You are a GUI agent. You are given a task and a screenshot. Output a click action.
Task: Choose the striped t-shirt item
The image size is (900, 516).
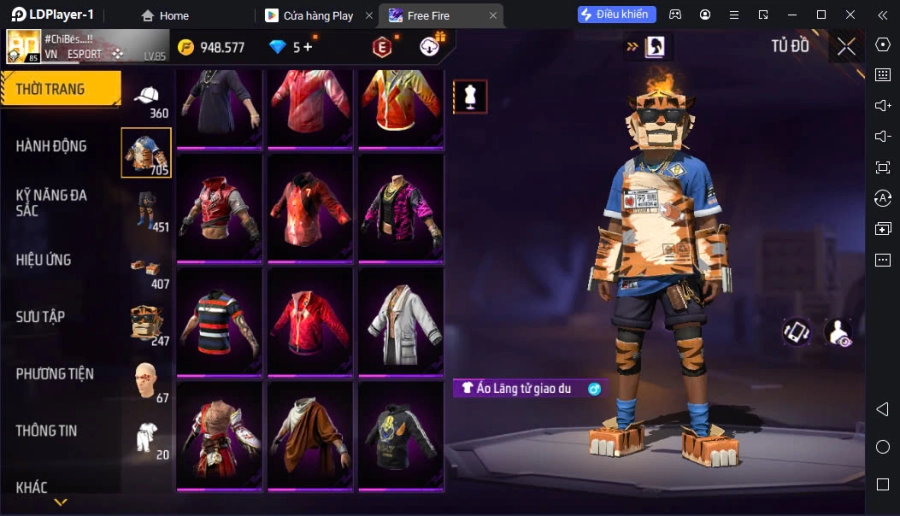pos(221,321)
